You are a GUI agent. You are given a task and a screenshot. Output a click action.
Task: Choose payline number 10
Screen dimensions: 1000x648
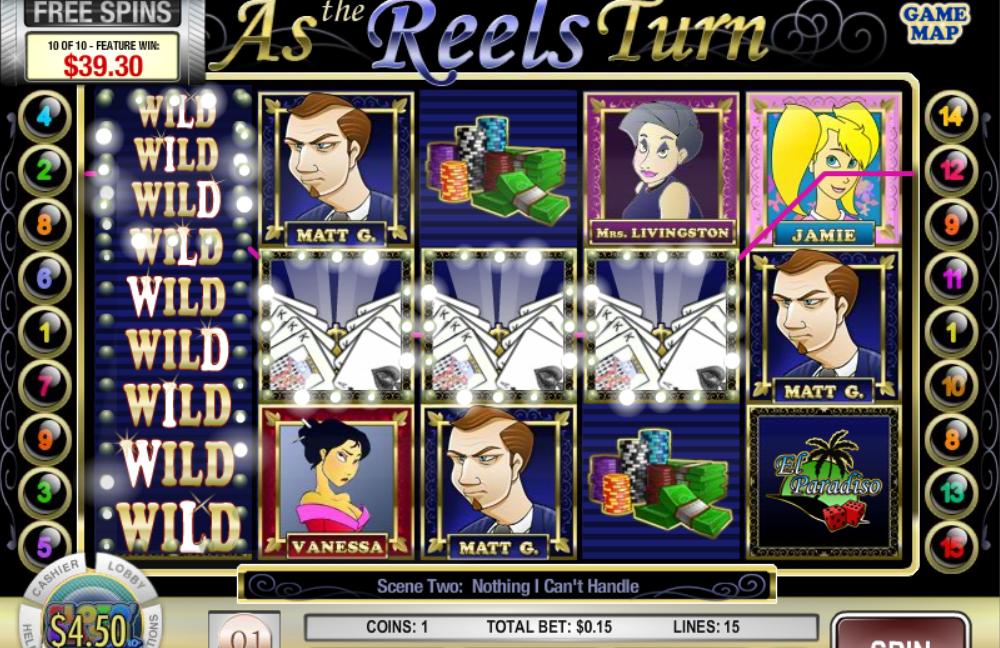[951, 385]
